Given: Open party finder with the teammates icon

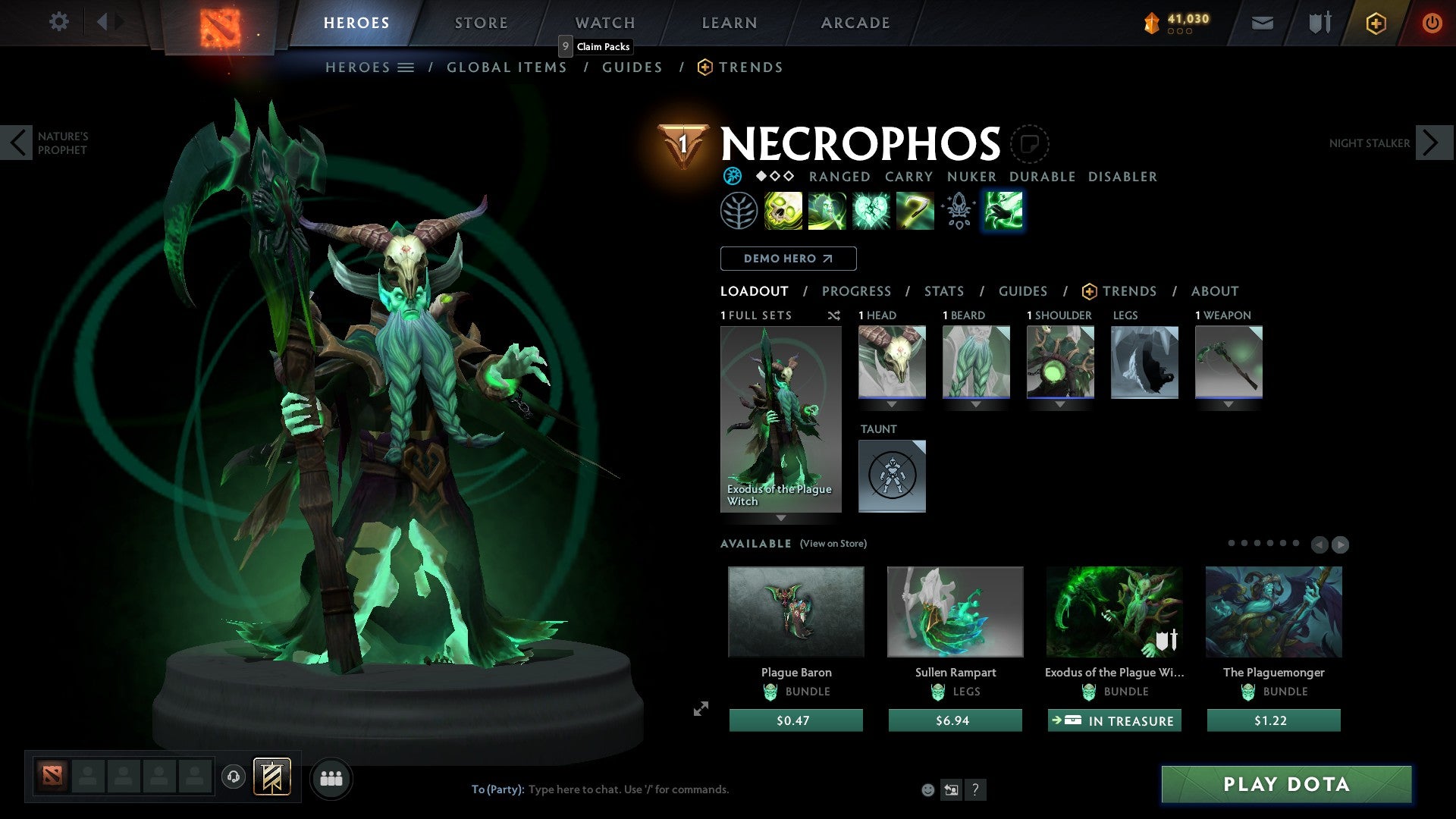Looking at the screenshot, I should (x=331, y=777).
